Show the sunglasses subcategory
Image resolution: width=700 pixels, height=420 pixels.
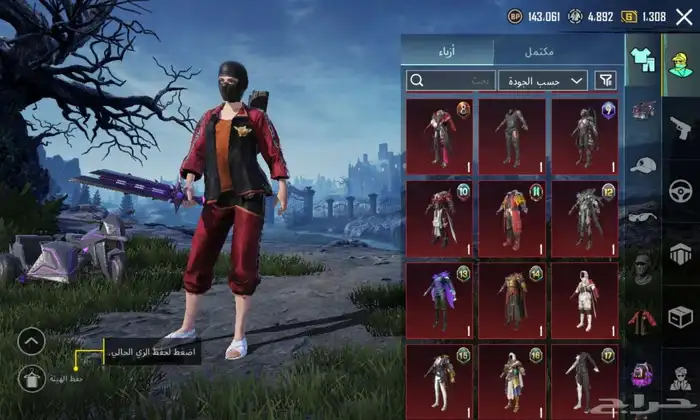[642, 215]
